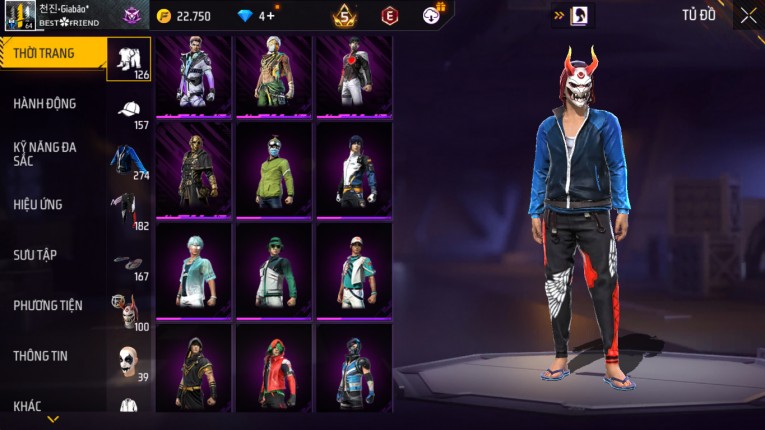
Task: Select the Thời Trang tab
Action: (44, 54)
